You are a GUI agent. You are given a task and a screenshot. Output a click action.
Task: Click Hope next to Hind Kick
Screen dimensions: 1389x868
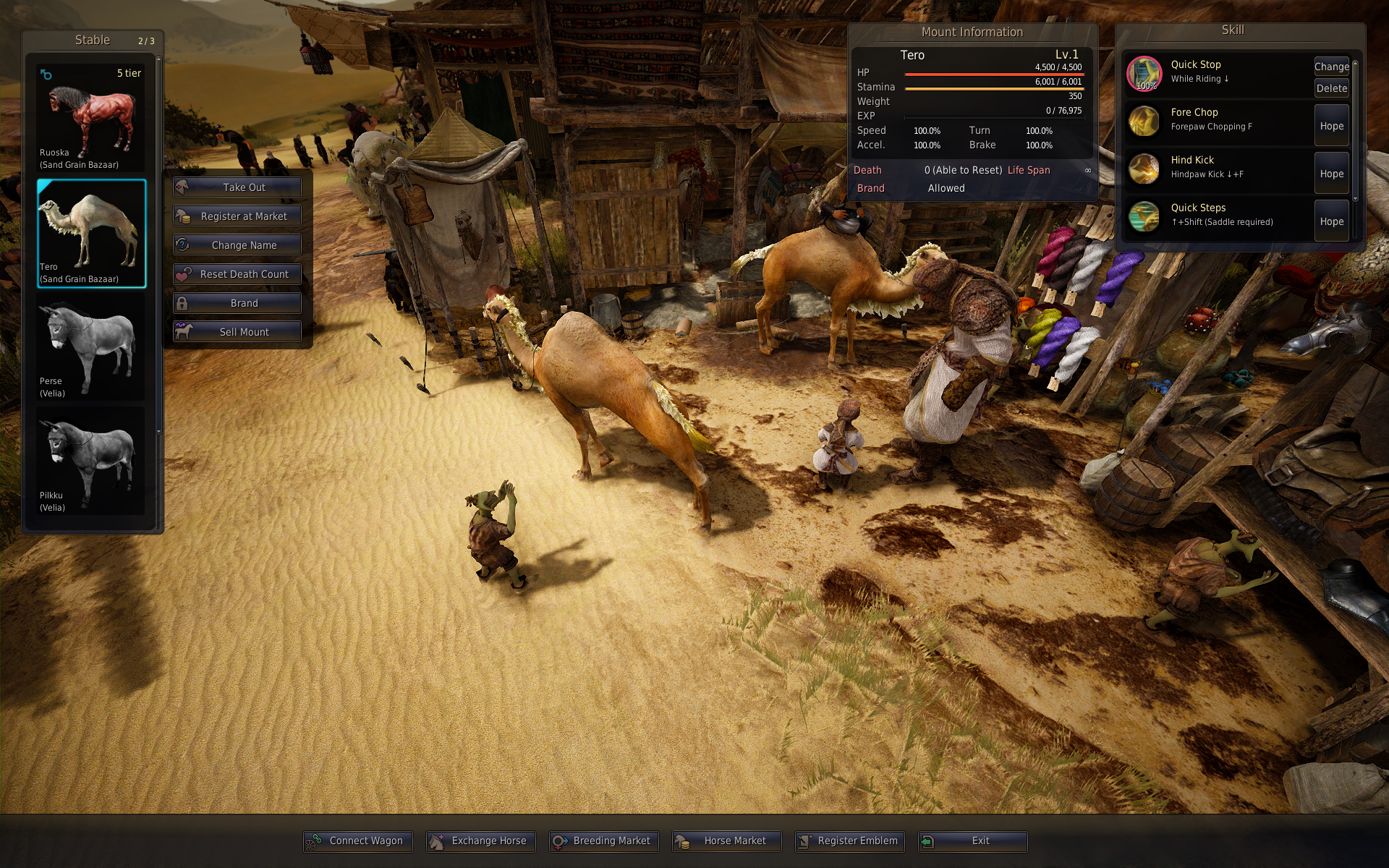coord(1331,174)
